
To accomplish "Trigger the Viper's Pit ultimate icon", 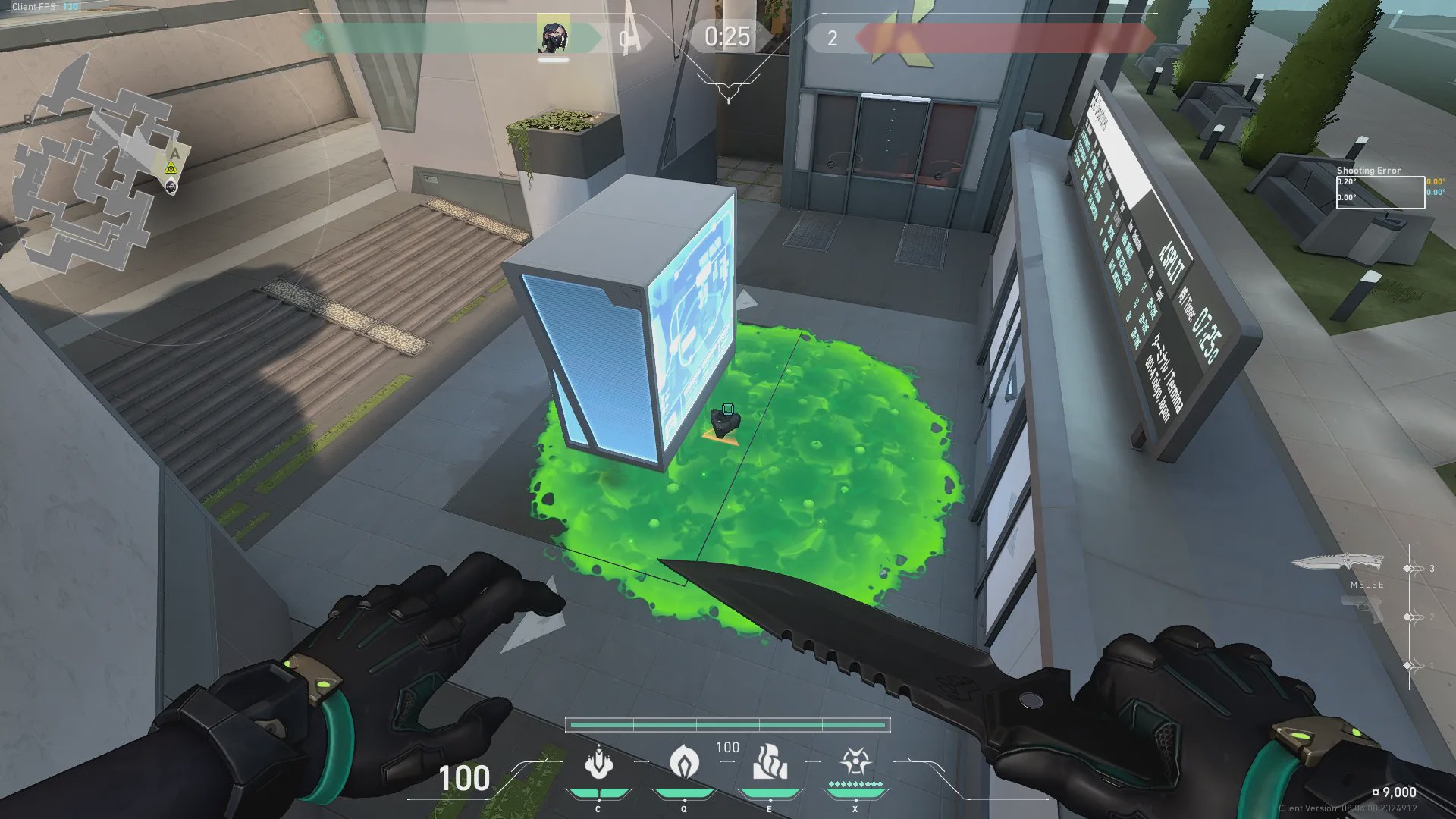I will 855,762.
